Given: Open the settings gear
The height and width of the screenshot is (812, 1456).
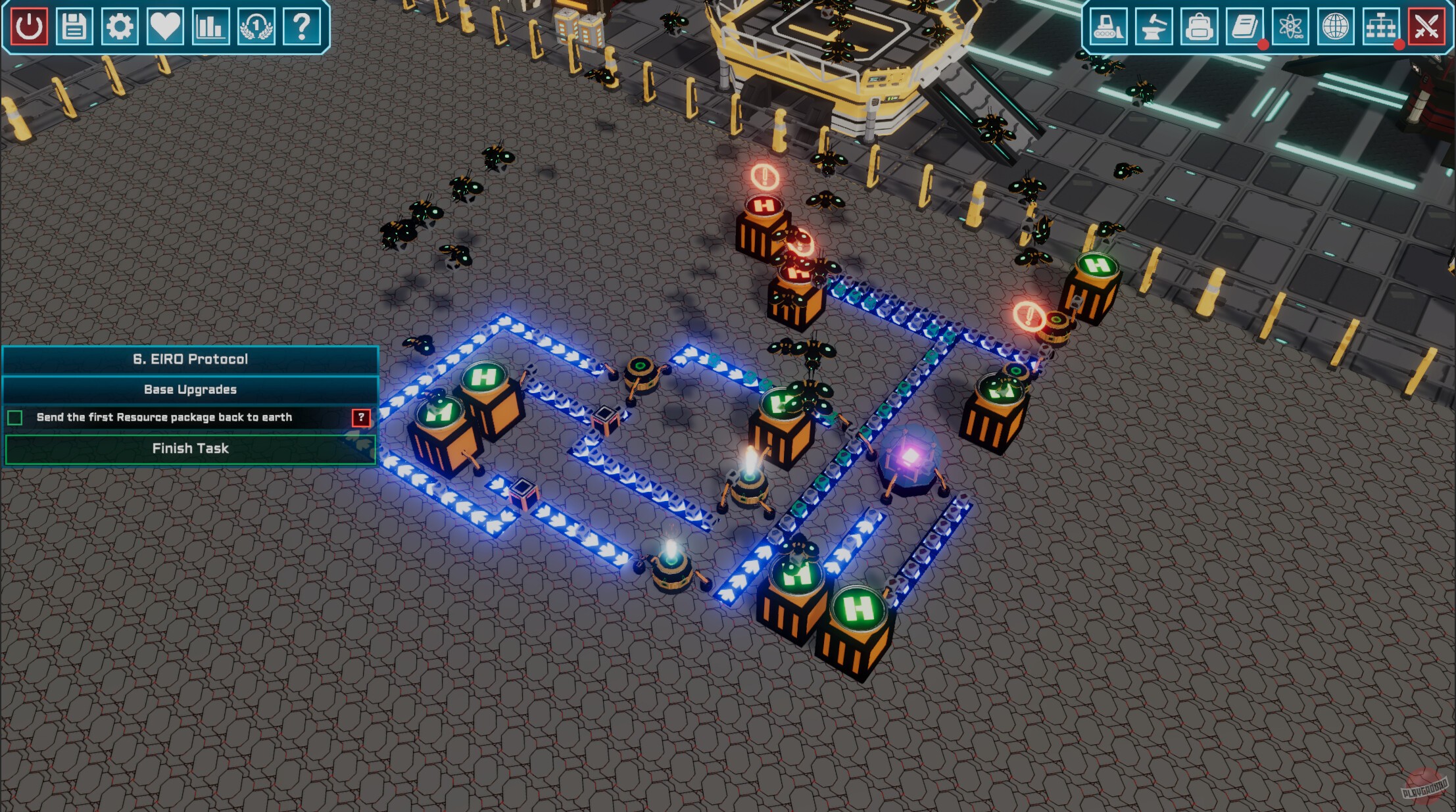Looking at the screenshot, I should pyautogui.click(x=119, y=28).
